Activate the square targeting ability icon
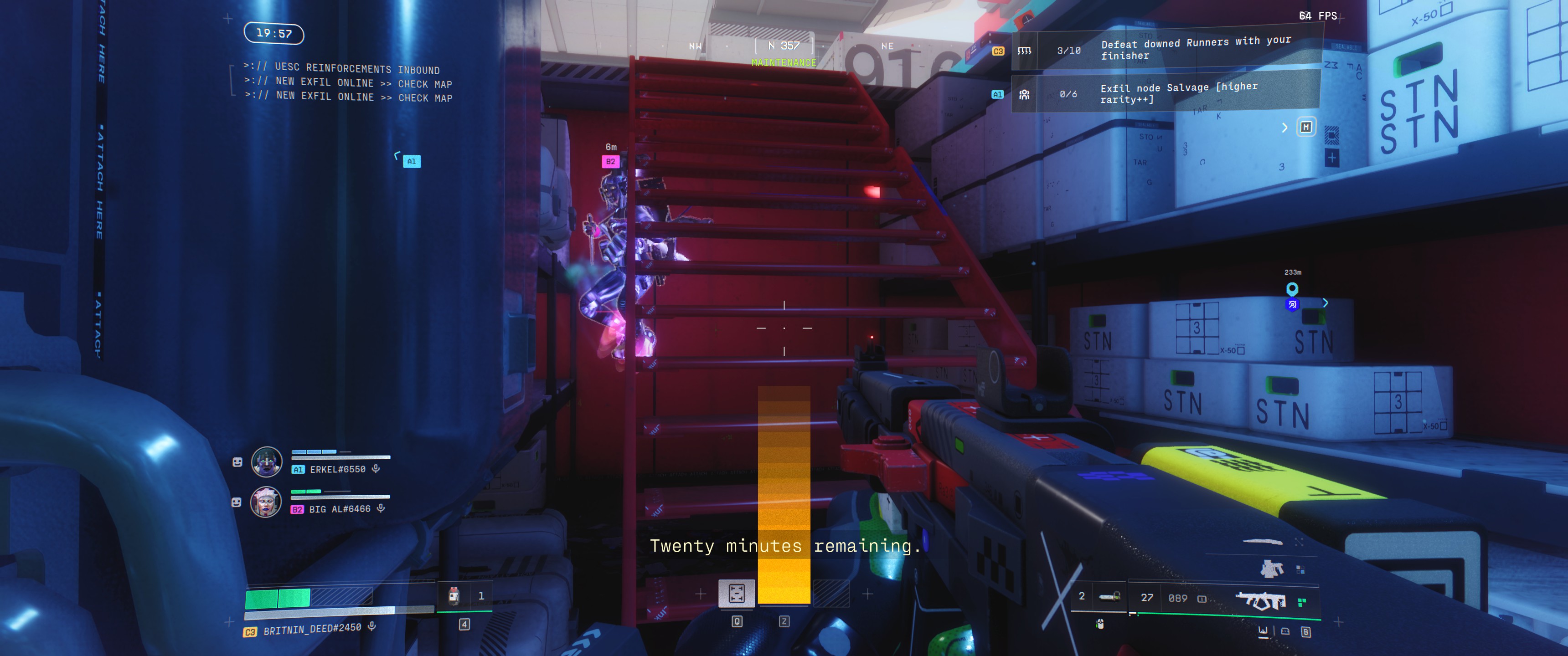The width and height of the screenshot is (1568, 656). 737,593
